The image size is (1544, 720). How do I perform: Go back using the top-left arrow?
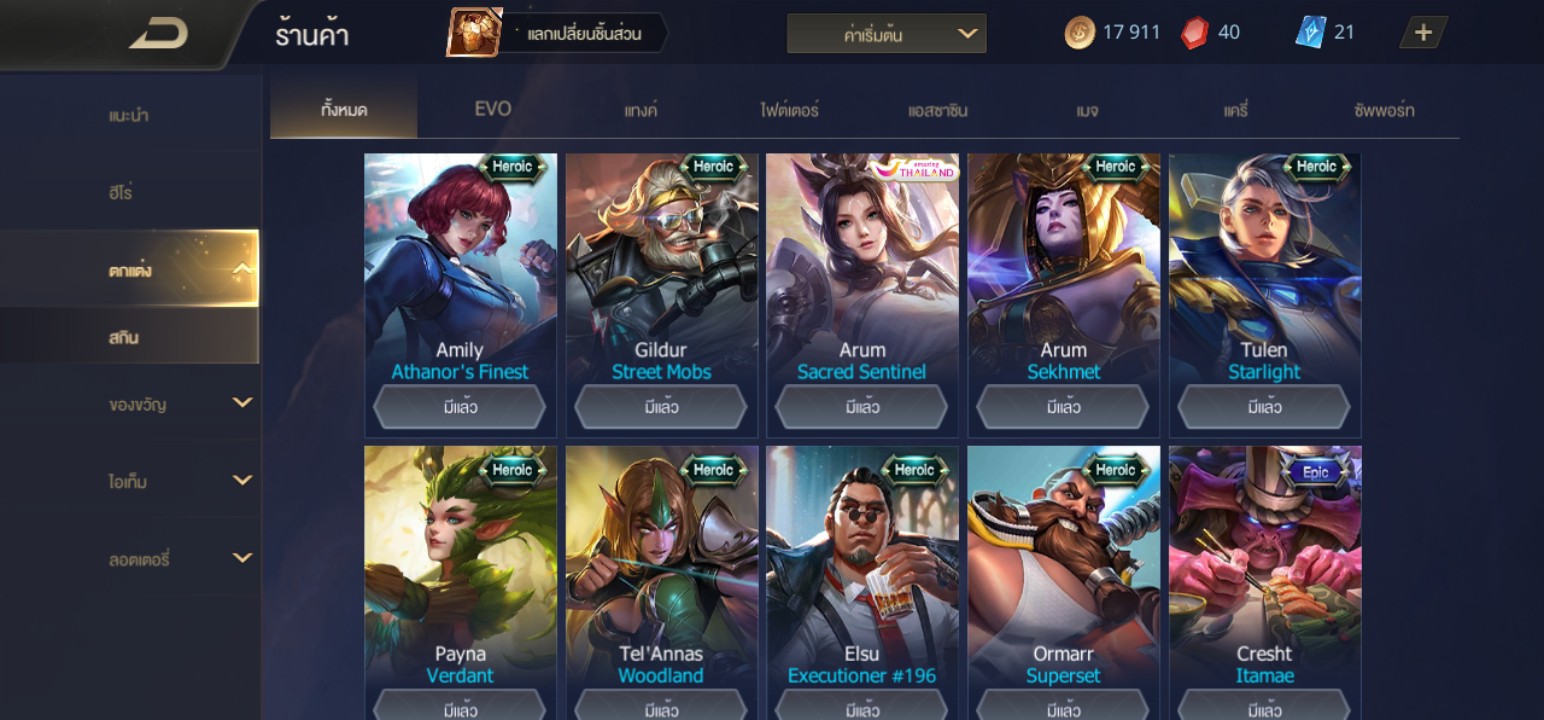click(158, 35)
